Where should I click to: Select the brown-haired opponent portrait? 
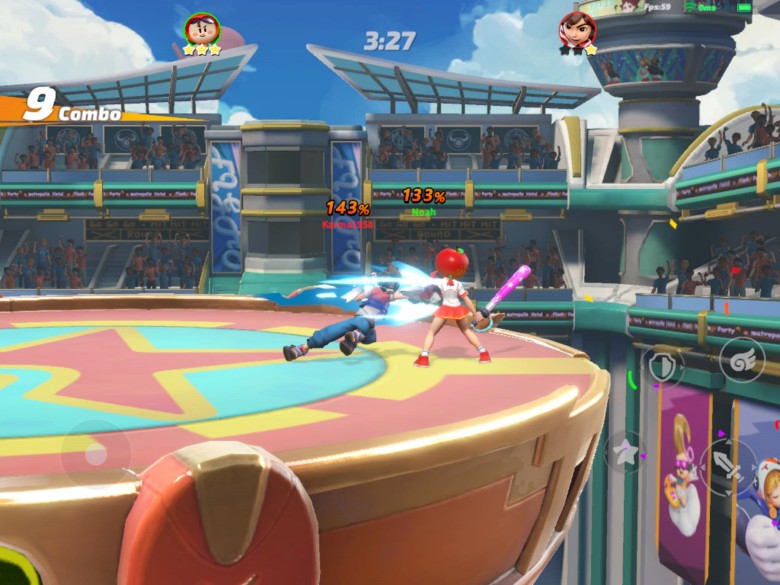578,28
